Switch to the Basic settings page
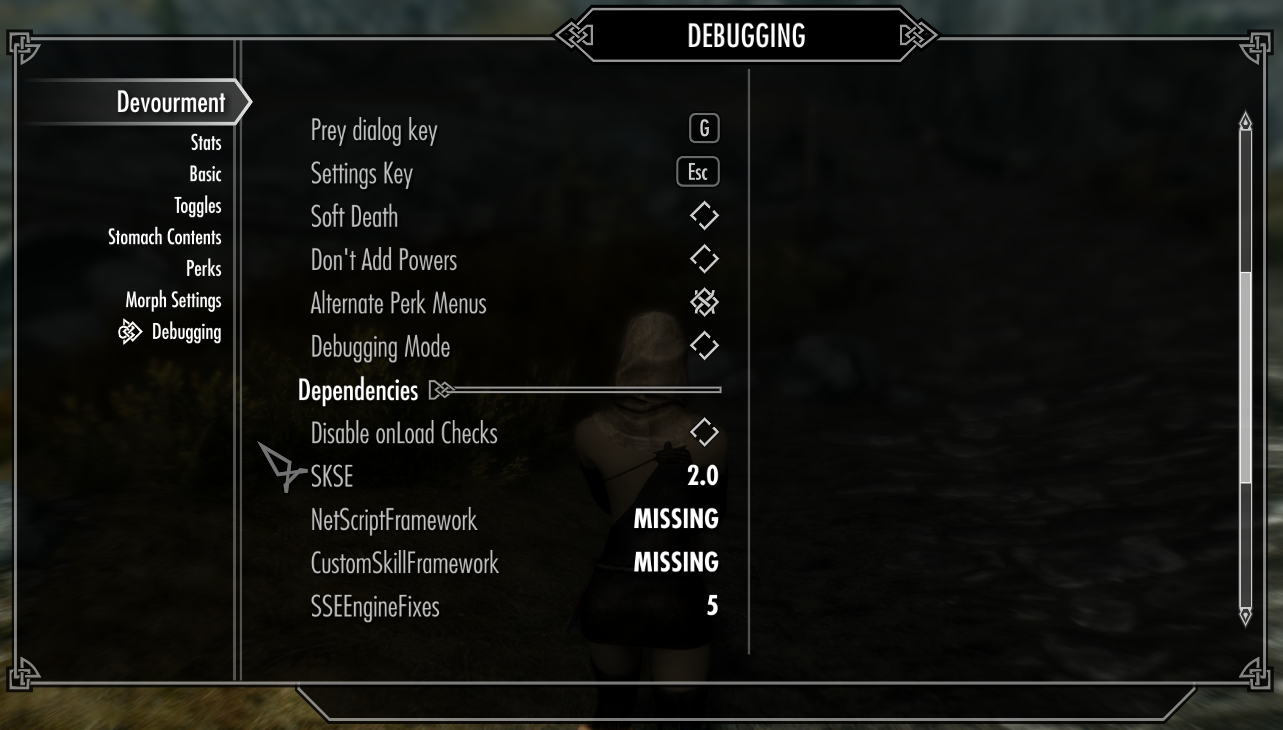 [205, 174]
